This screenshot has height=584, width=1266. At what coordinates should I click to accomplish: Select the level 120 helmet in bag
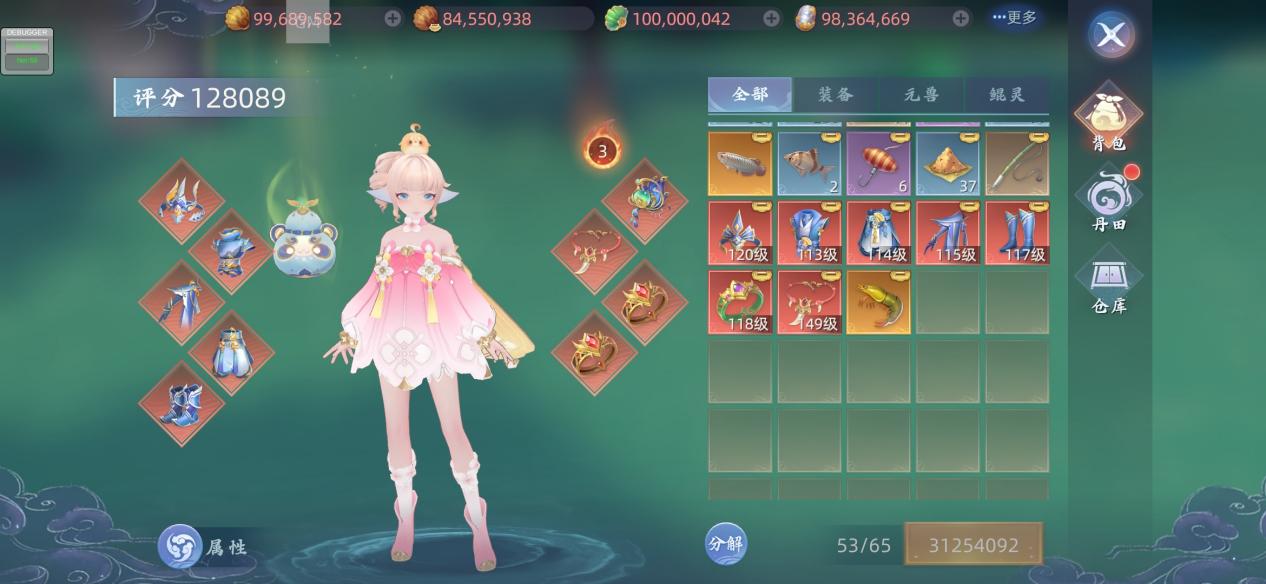tap(740, 233)
